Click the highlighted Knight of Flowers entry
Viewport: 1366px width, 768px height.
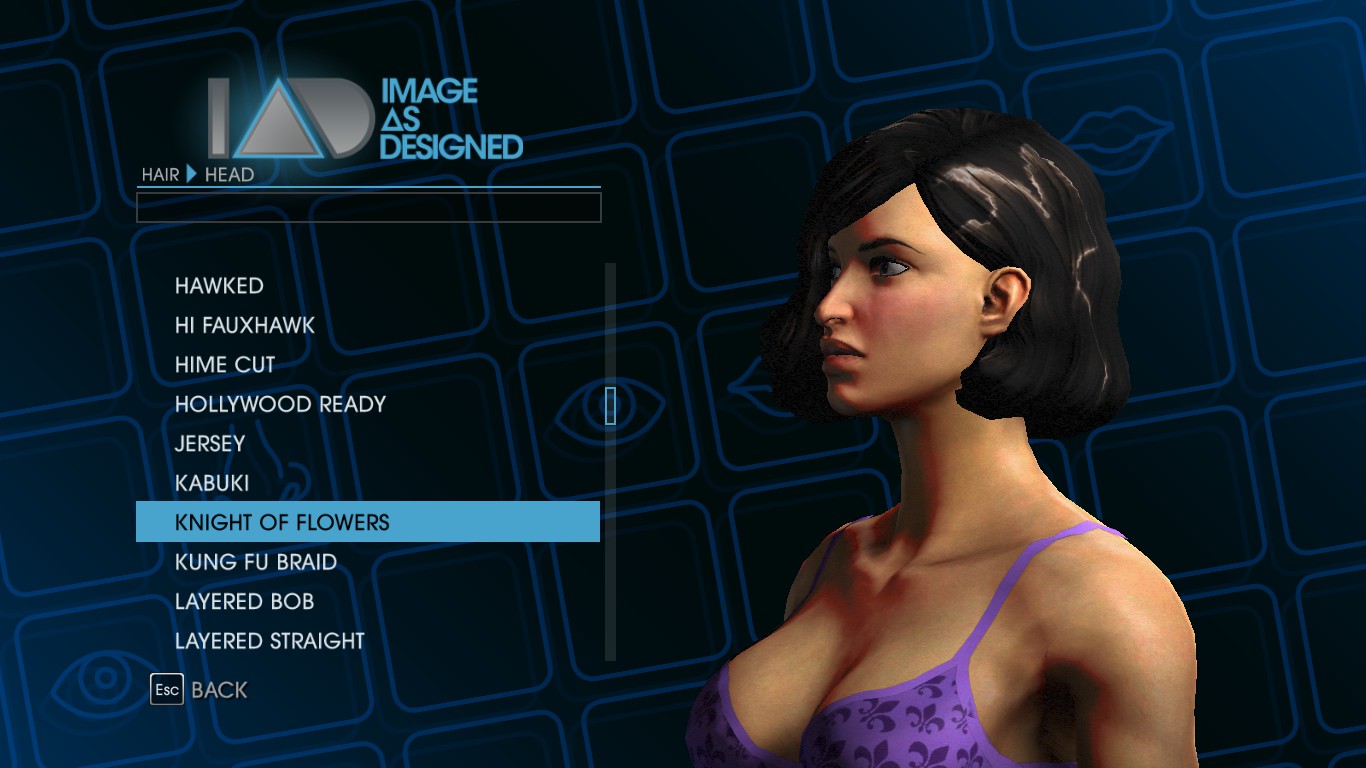pos(367,522)
